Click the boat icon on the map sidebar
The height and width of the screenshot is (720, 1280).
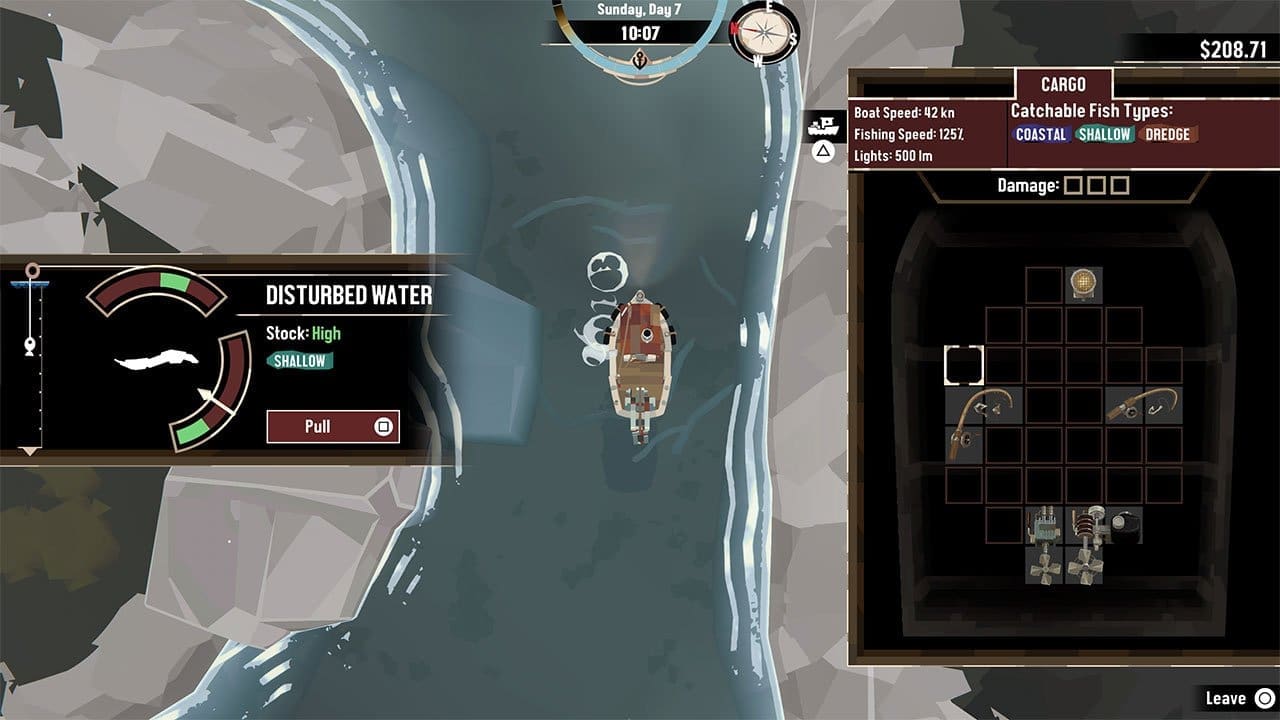(823, 124)
